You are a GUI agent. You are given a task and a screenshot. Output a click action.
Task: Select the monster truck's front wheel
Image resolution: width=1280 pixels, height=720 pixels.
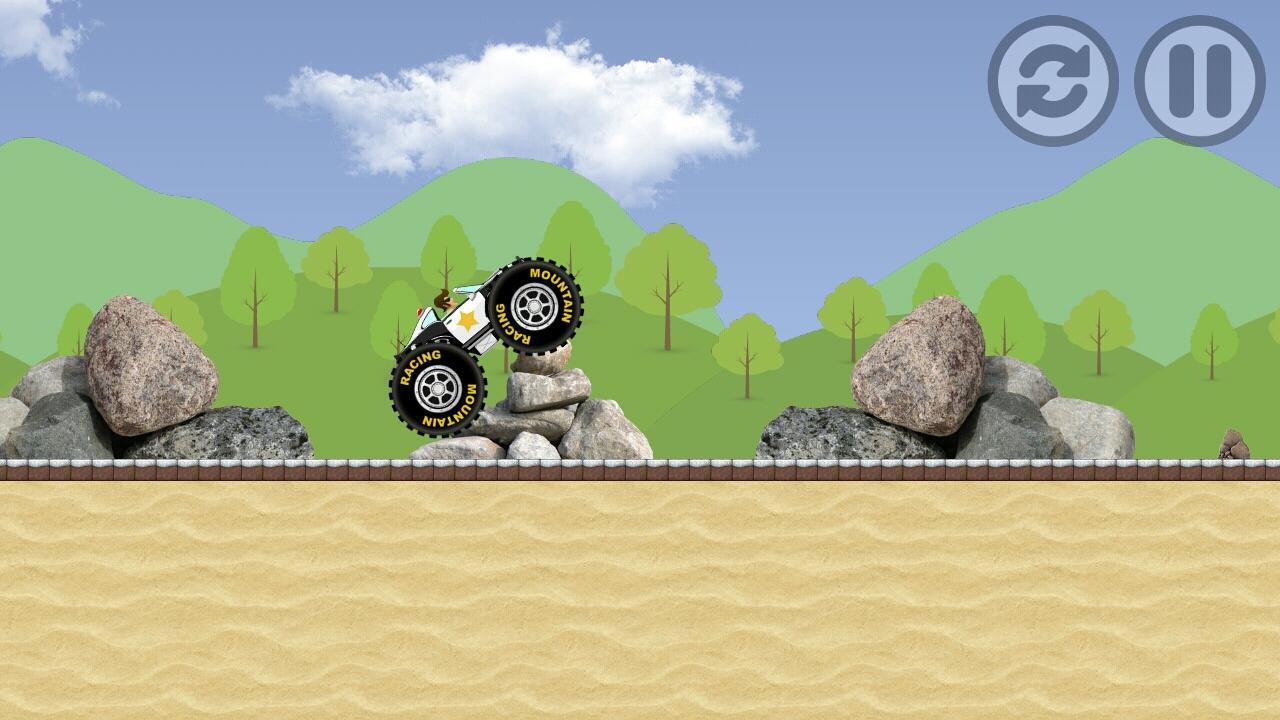click(x=537, y=305)
